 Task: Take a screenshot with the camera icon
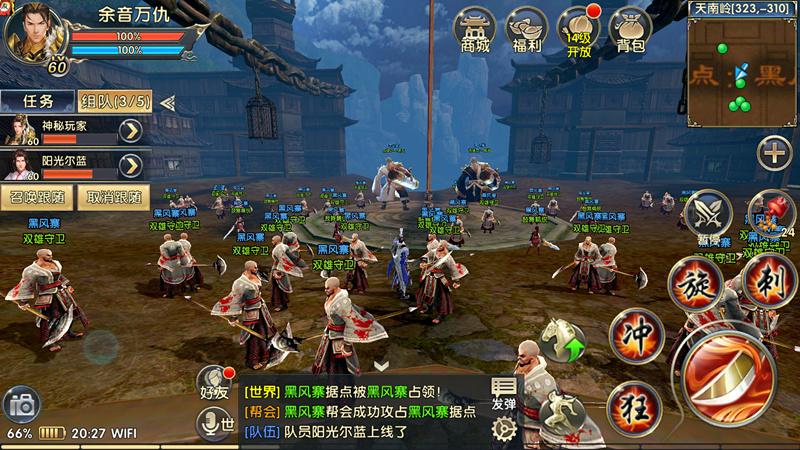(x=21, y=405)
